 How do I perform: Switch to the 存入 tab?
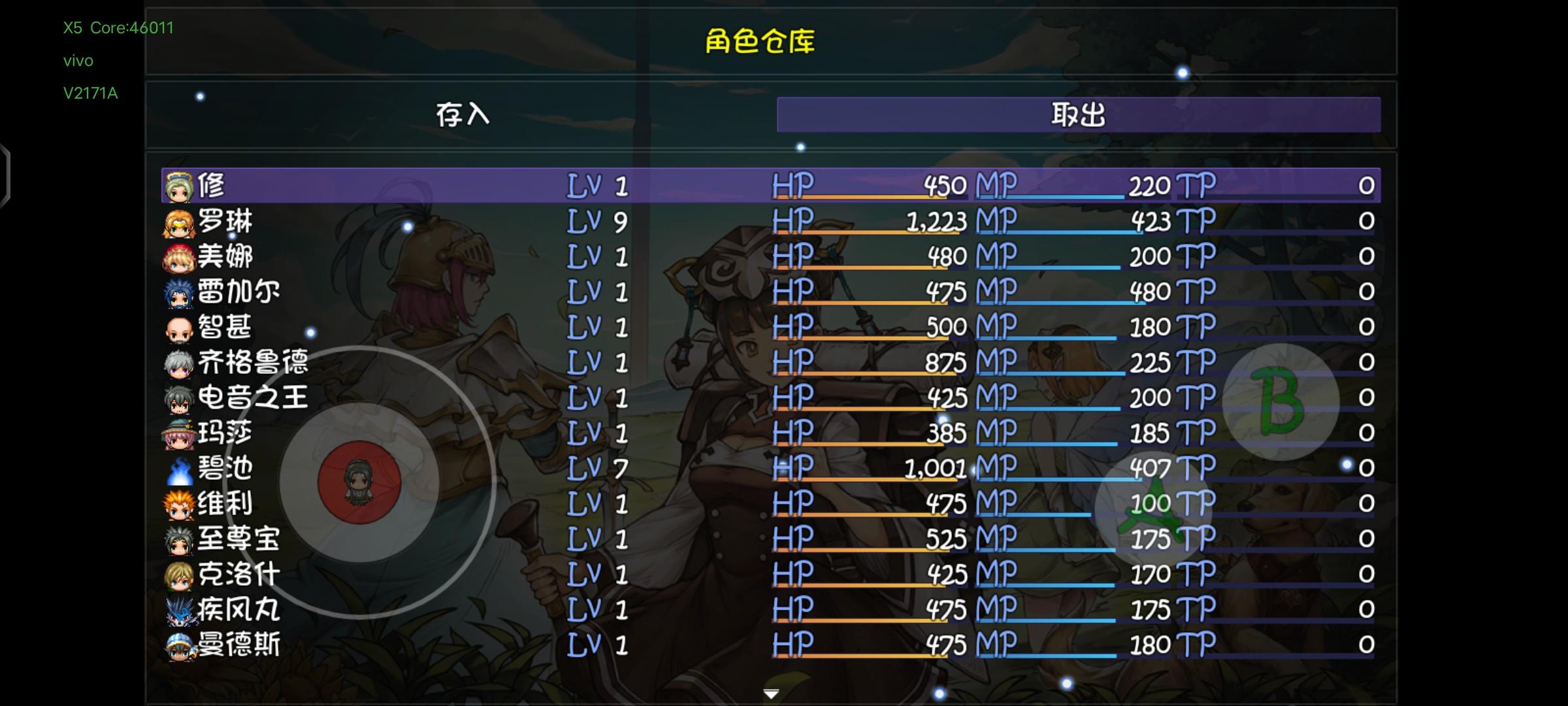click(463, 114)
